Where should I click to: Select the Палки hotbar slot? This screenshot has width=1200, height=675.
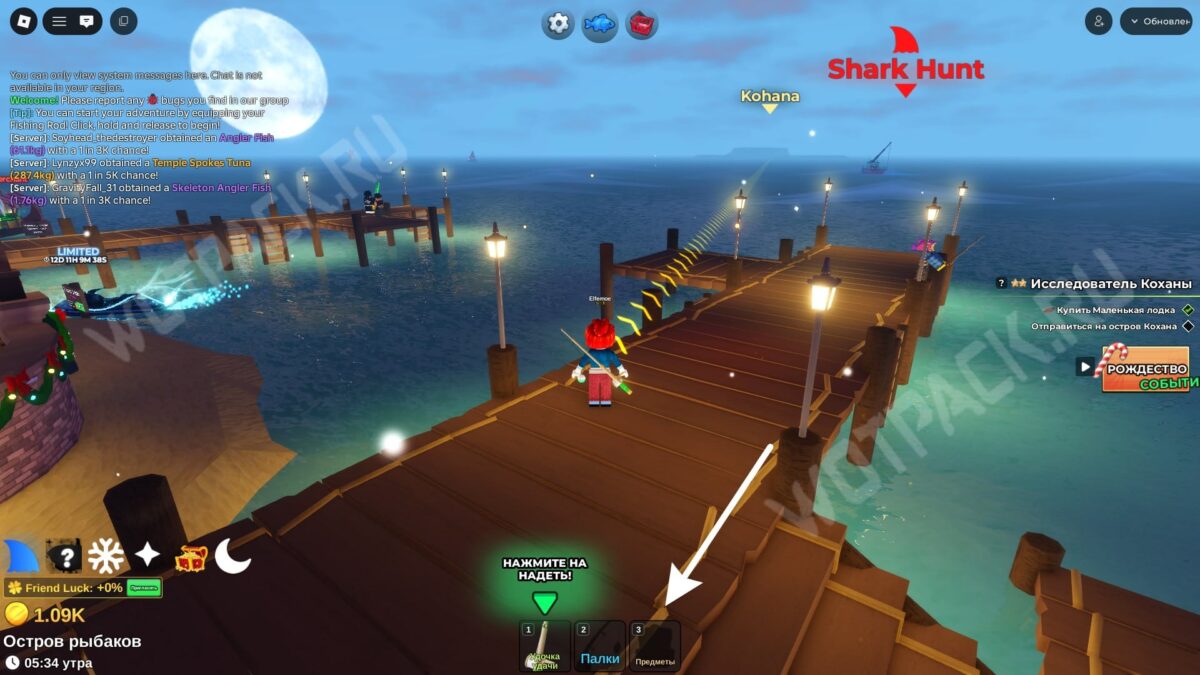point(600,646)
